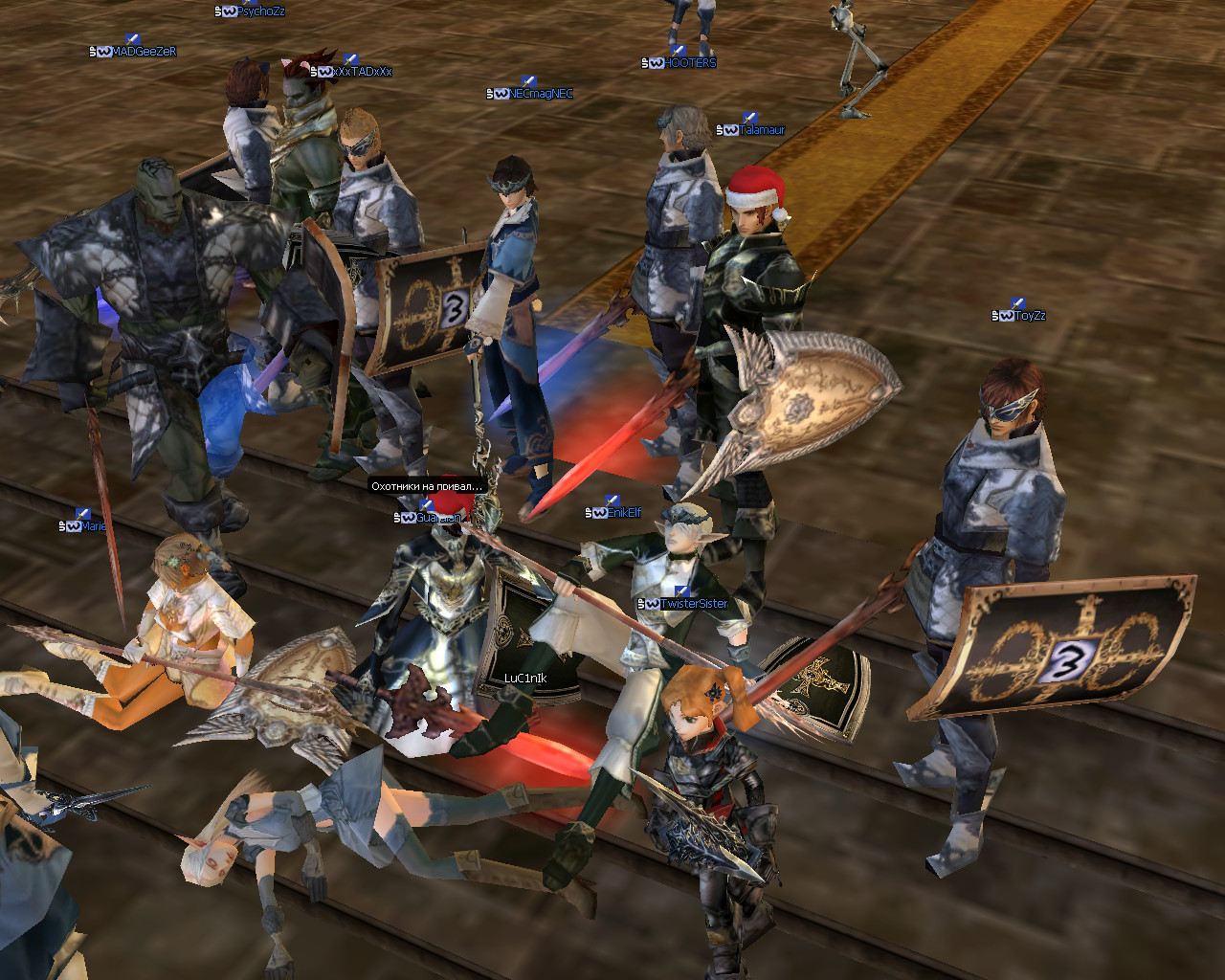Target the HOOTERS player name tag

688,63
